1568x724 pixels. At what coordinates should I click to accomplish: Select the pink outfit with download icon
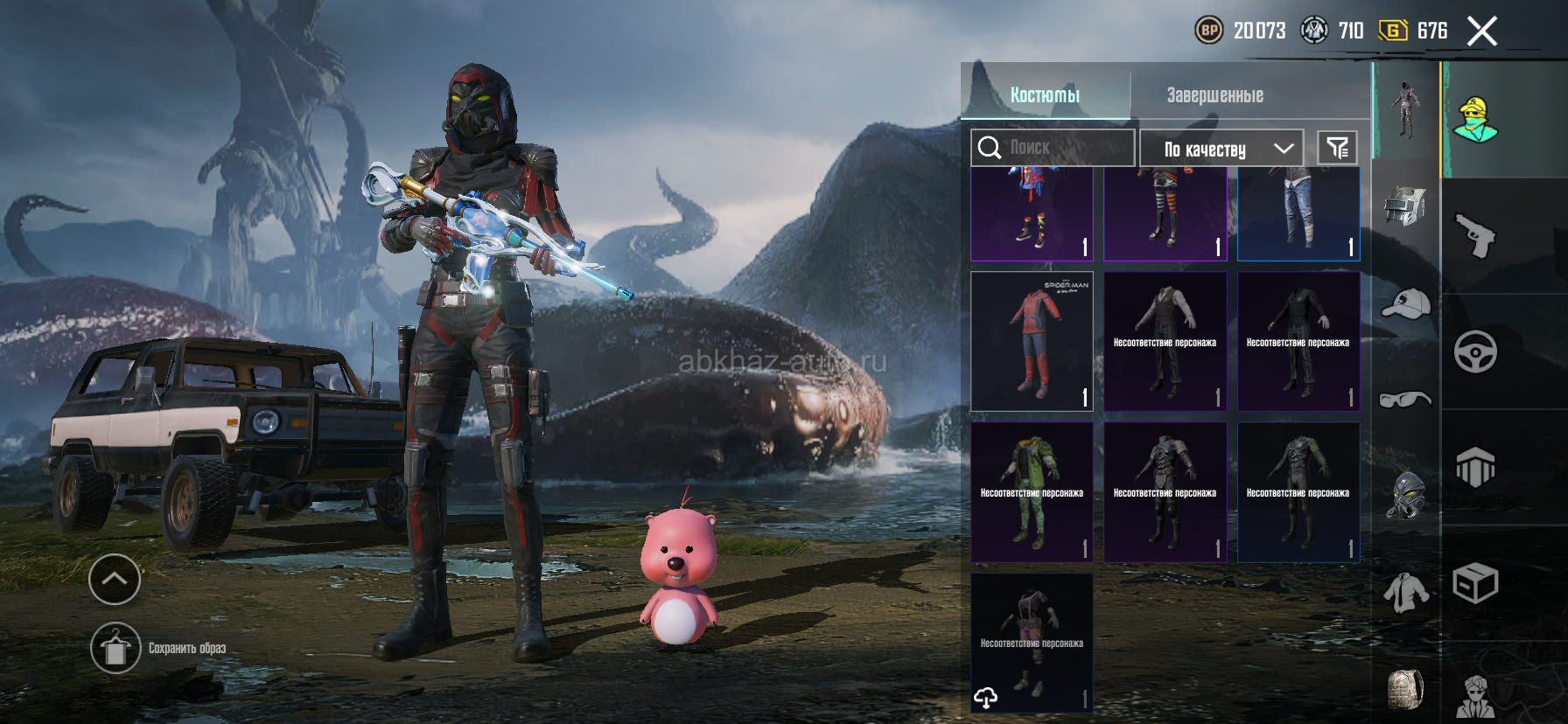[1032, 643]
